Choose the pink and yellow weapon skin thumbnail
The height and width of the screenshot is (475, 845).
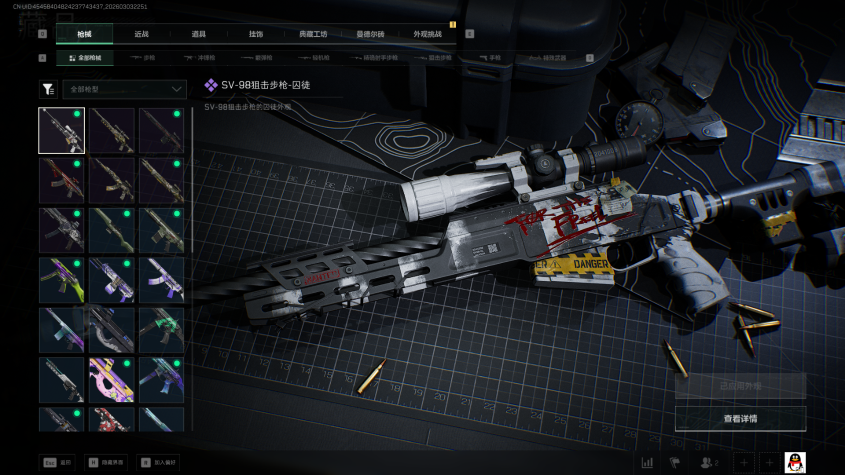click(x=111, y=380)
